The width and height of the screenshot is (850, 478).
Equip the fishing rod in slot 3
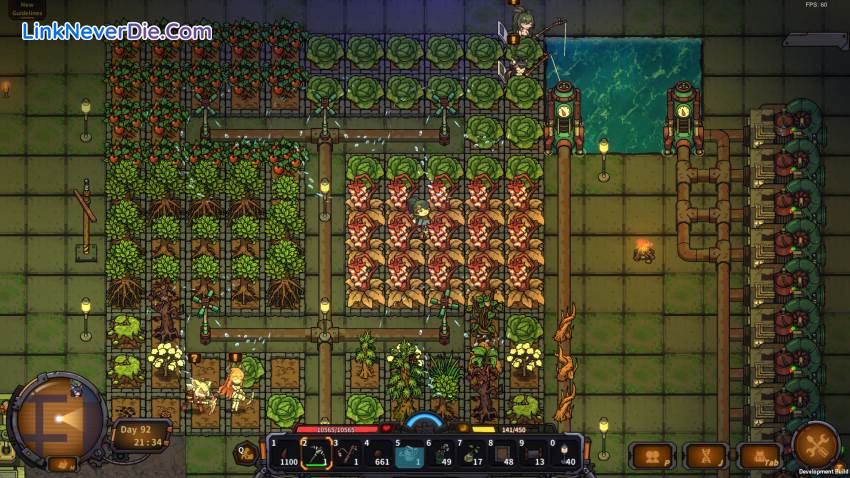tap(347, 455)
